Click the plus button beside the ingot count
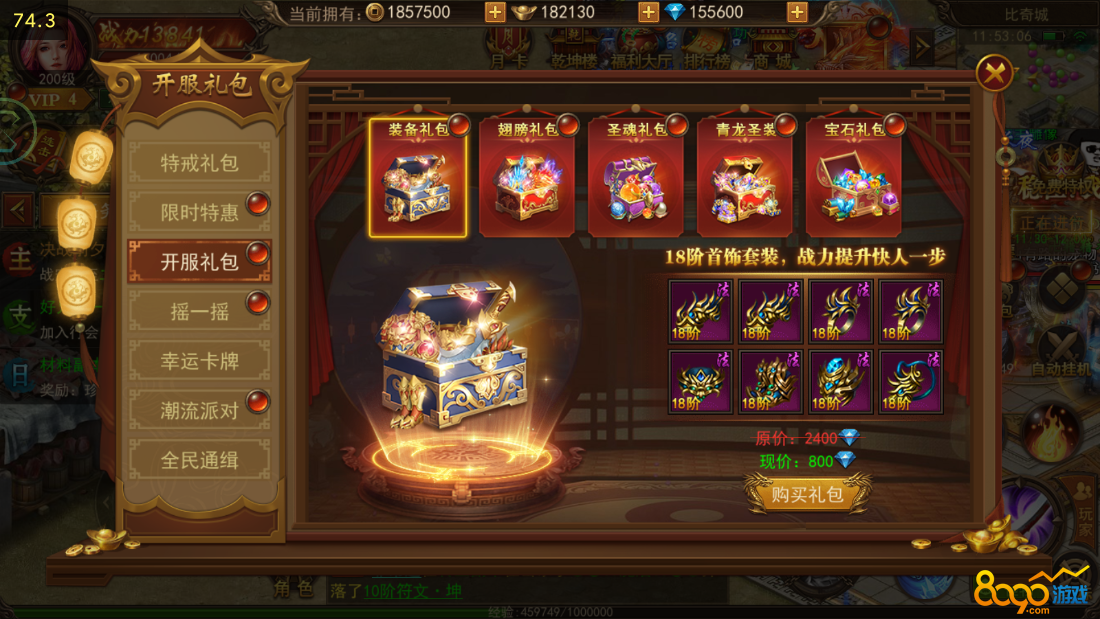The image size is (1100, 619). coord(648,12)
